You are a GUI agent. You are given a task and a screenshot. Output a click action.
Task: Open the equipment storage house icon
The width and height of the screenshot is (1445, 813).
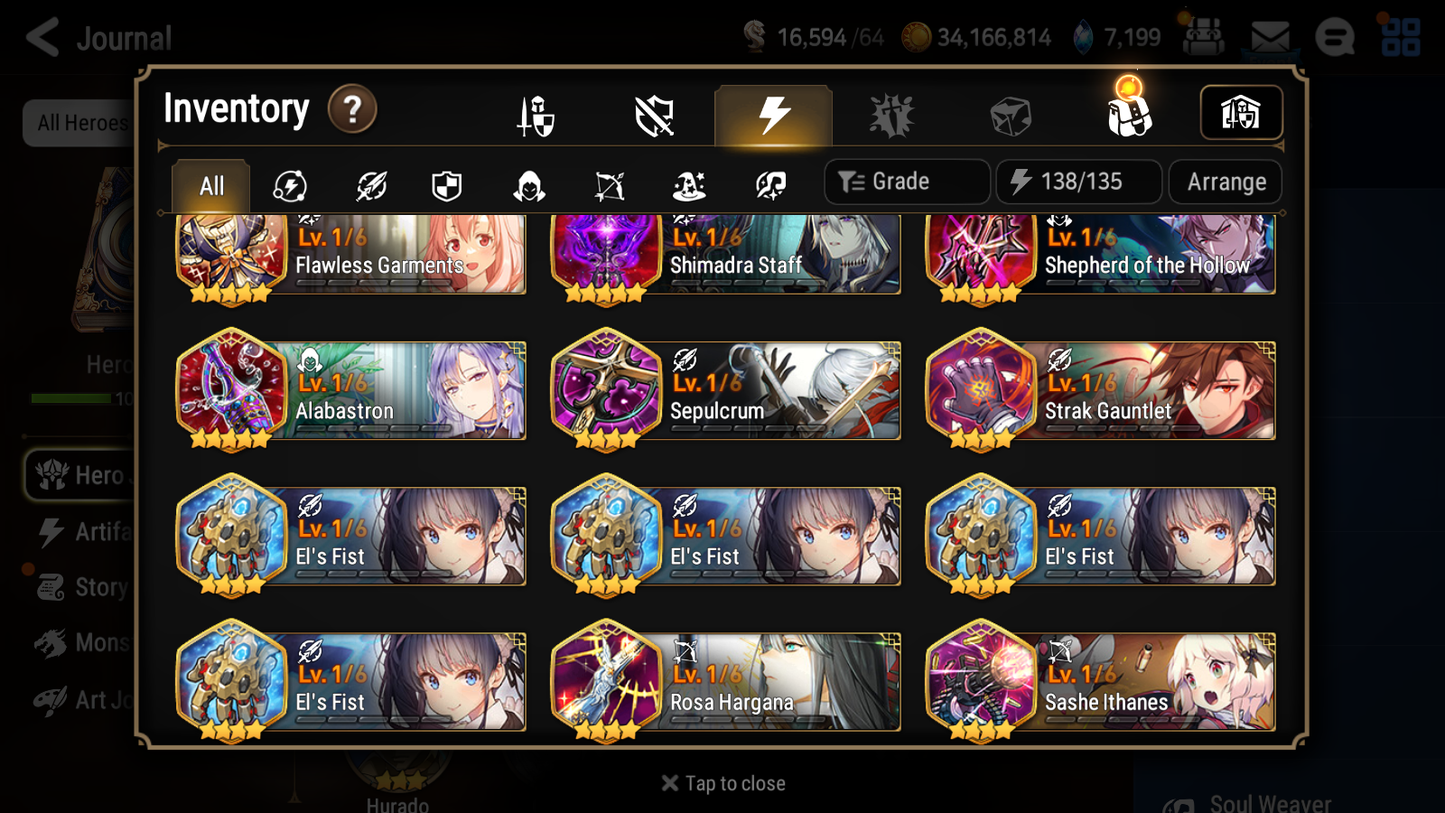point(1241,113)
